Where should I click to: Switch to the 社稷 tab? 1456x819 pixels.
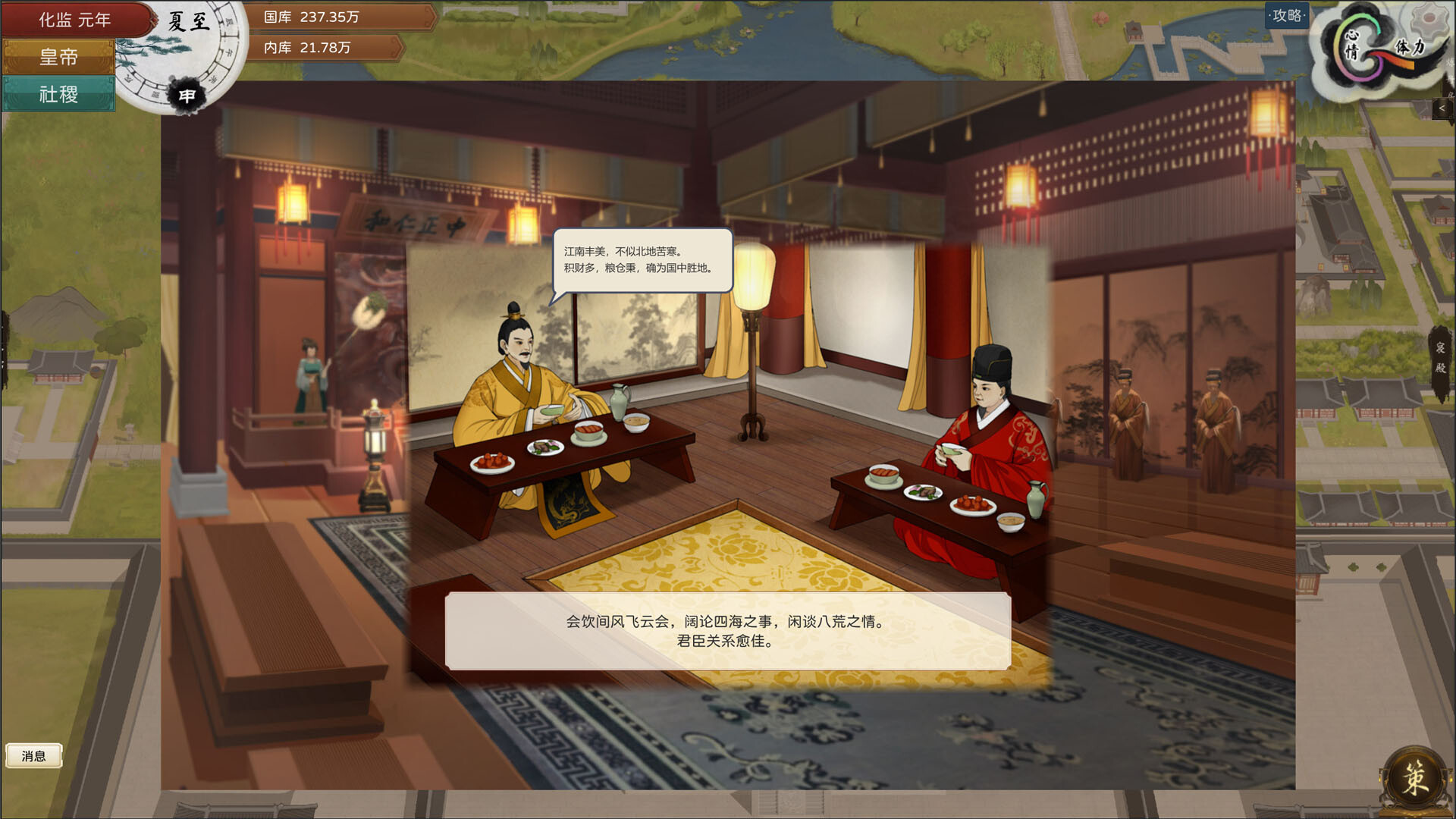point(59,94)
